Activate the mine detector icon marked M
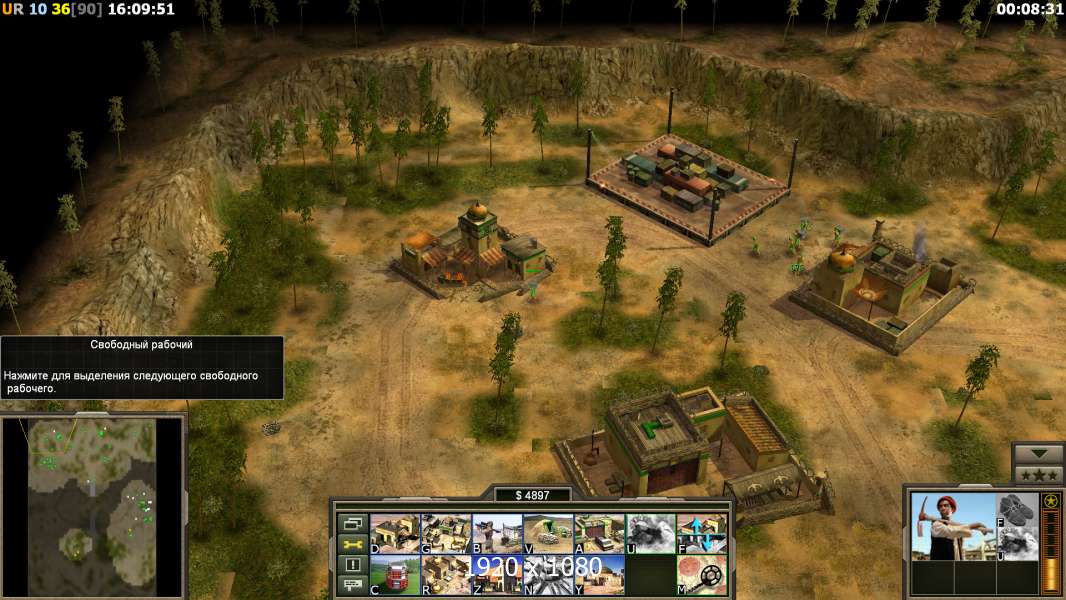Screen dimensions: 1066x600 point(702,575)
